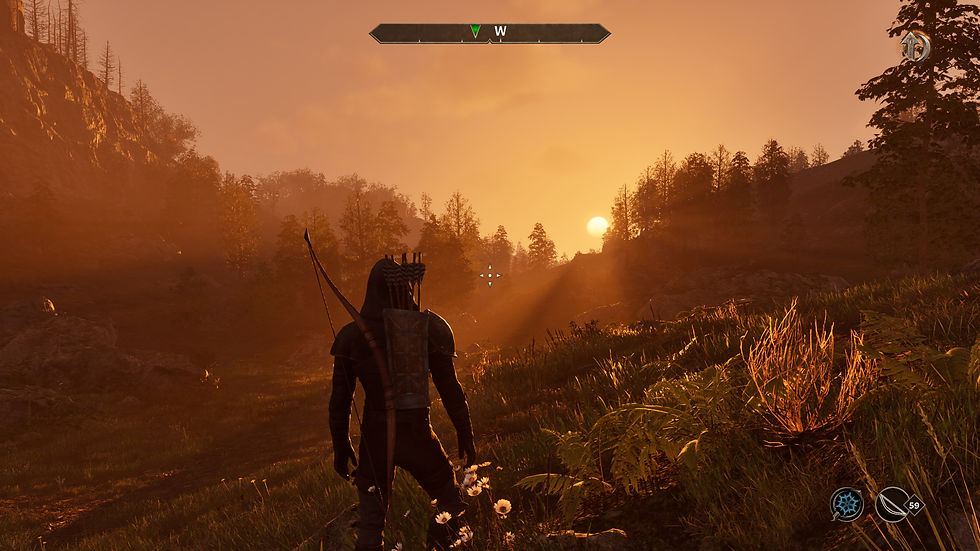Select the frost snowflake spell icon
The height and width of the screenshot is (551, 980).
click(x=847, y=504)
